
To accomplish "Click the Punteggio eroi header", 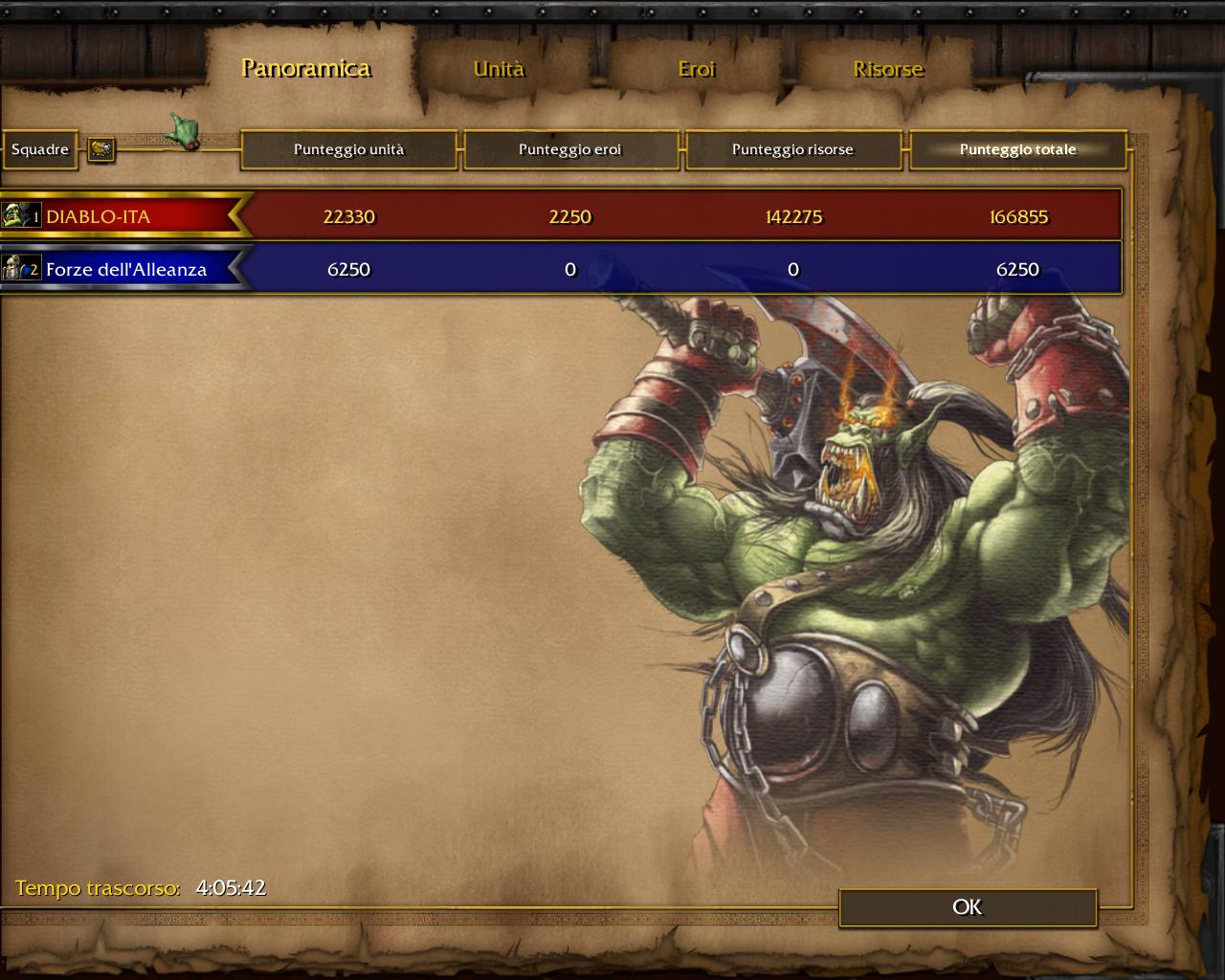I will 570,149.
